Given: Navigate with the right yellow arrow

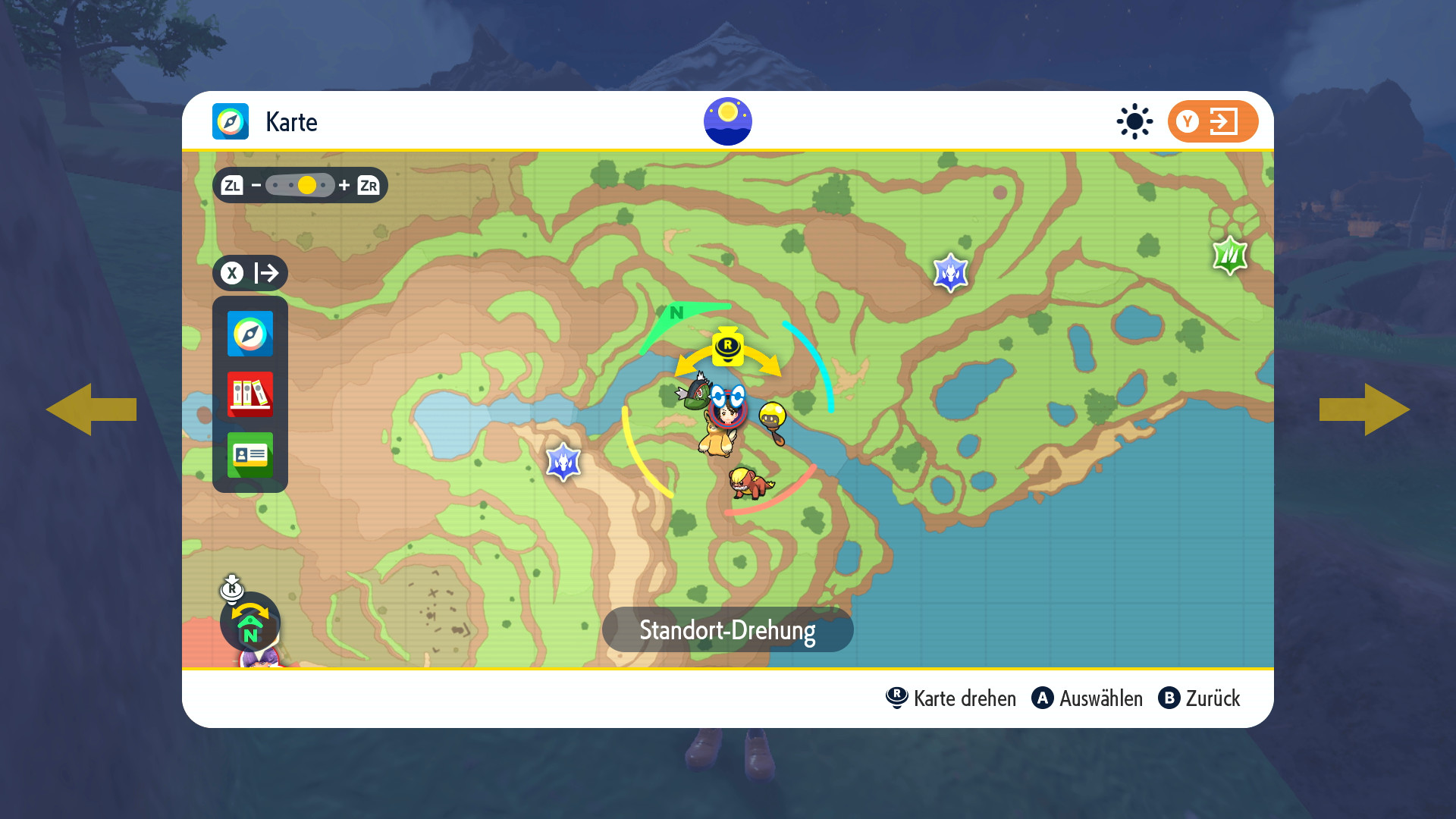Looking at the screenshot, I should click(x=1364, y=409).
